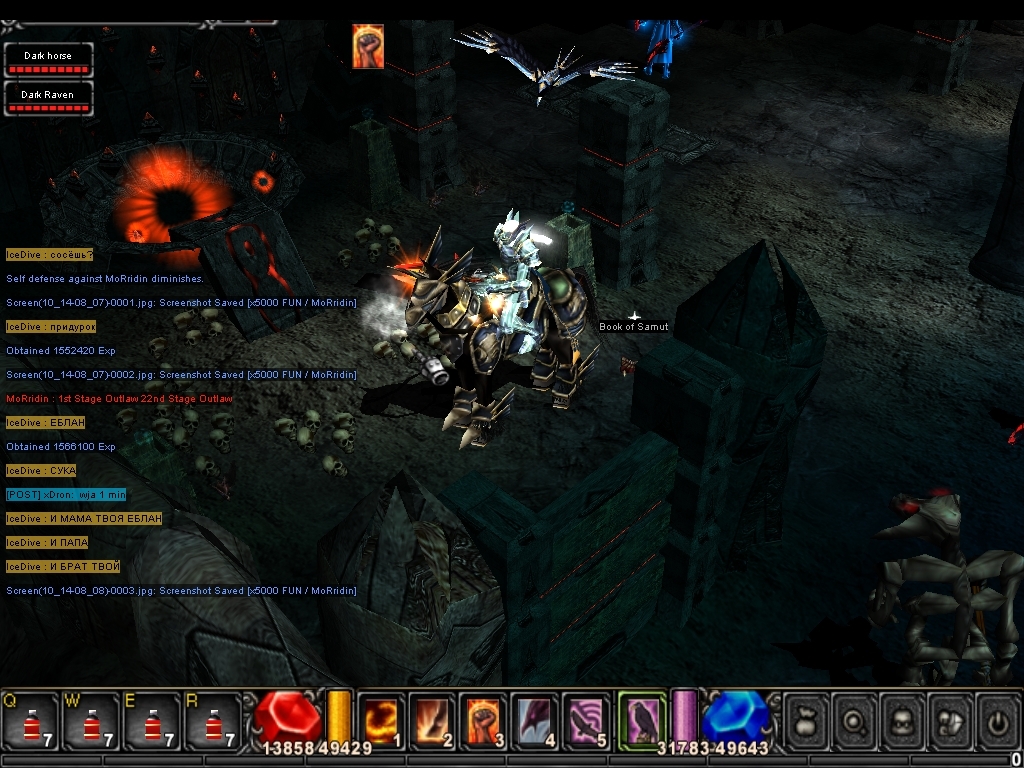Use the potion in the R slot
1024x768 pixels.
pos(214,721)
